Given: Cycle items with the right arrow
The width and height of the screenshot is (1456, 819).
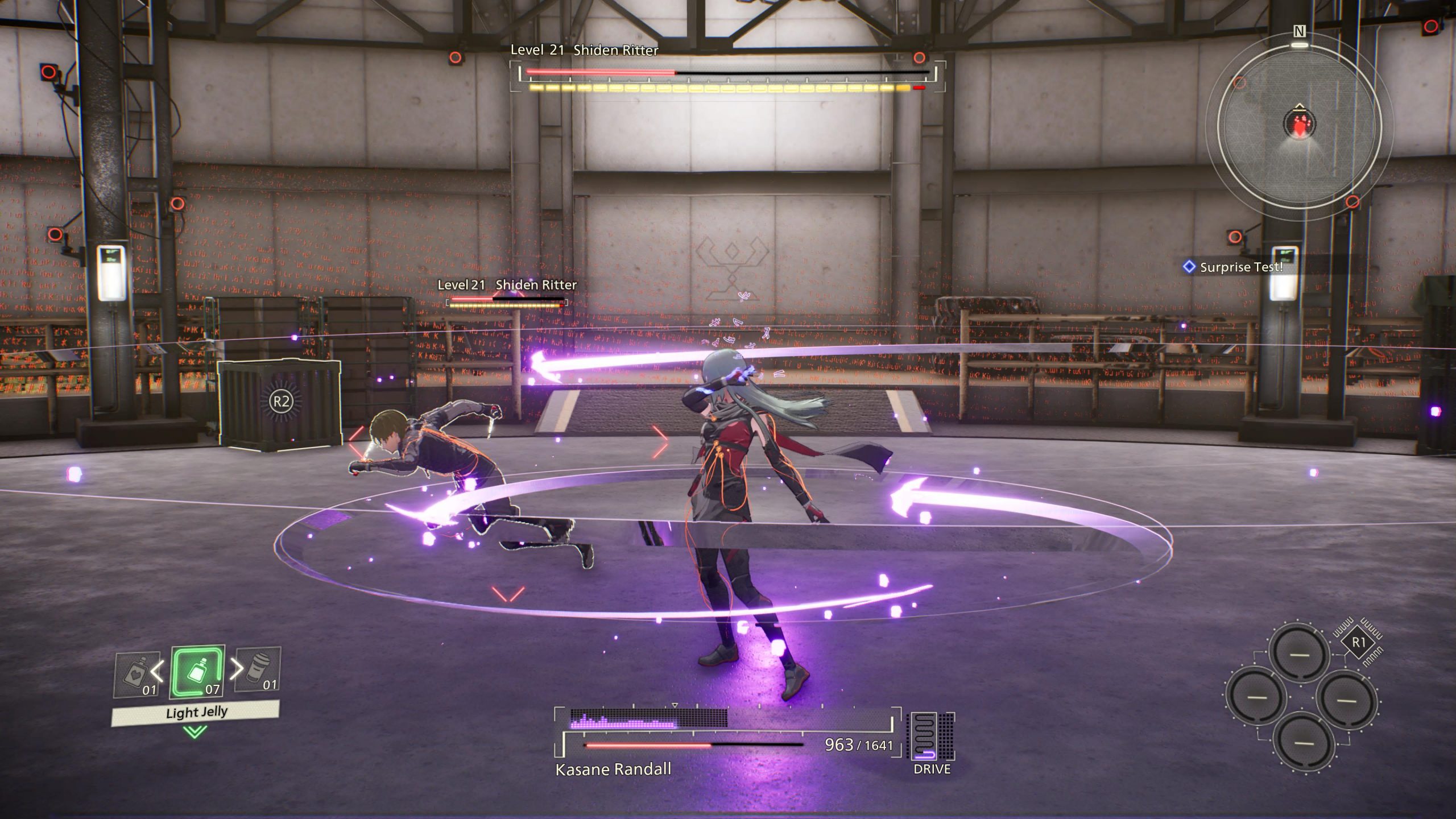Looking at the screenshot, I should tap(236, 669).
